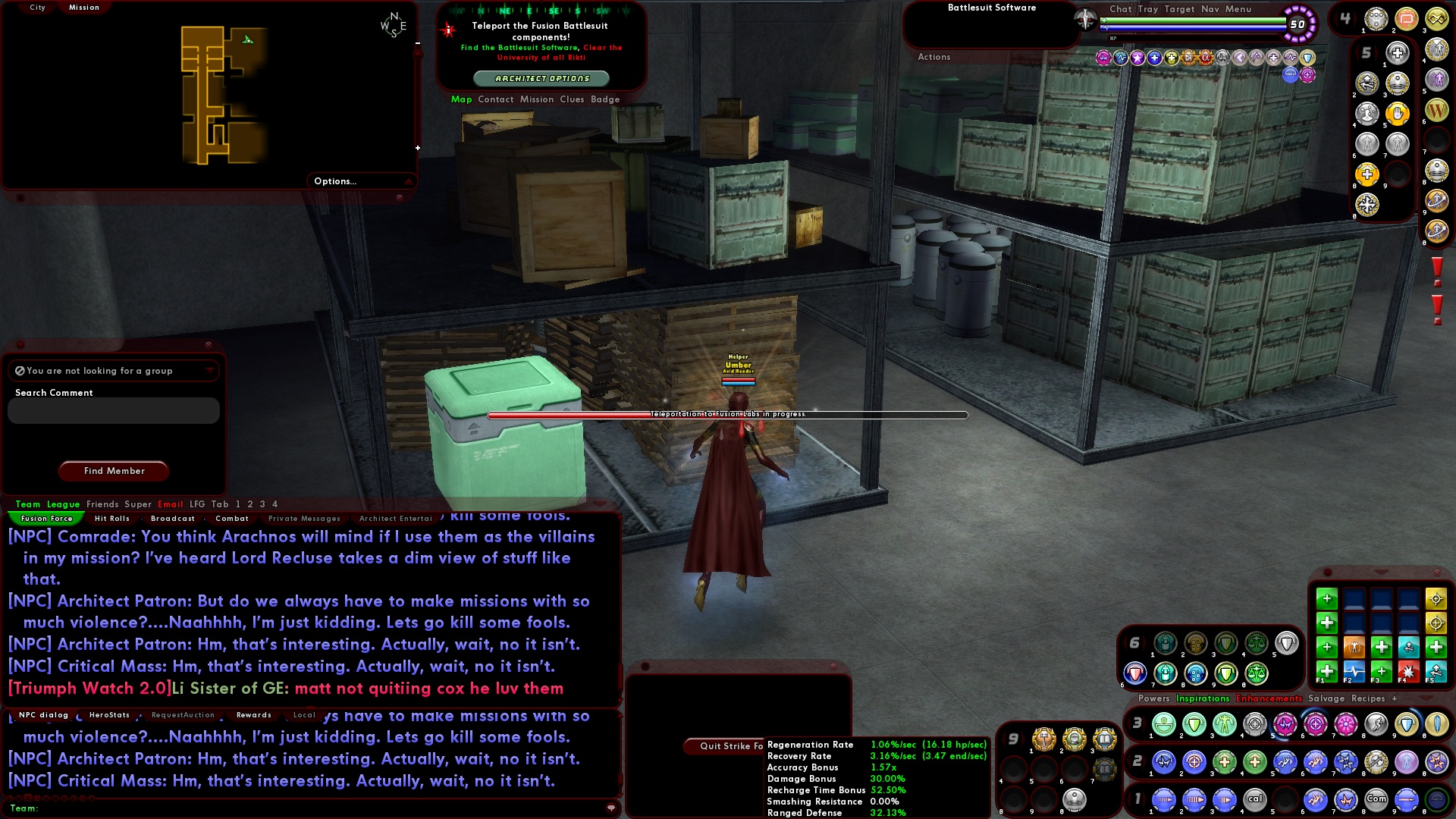Viewport: 1456px width, 819px height.
Task: Activate a green cross heal power in tray 2
Action: click(1223, 762)
